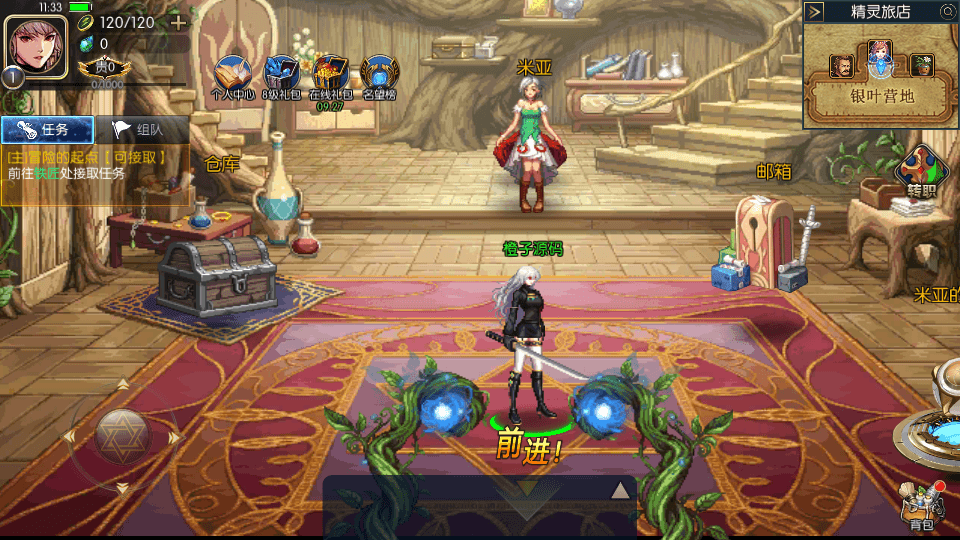Select the mustached man portrait on minimap
This screenshot has width=960, height=540.
842,66
